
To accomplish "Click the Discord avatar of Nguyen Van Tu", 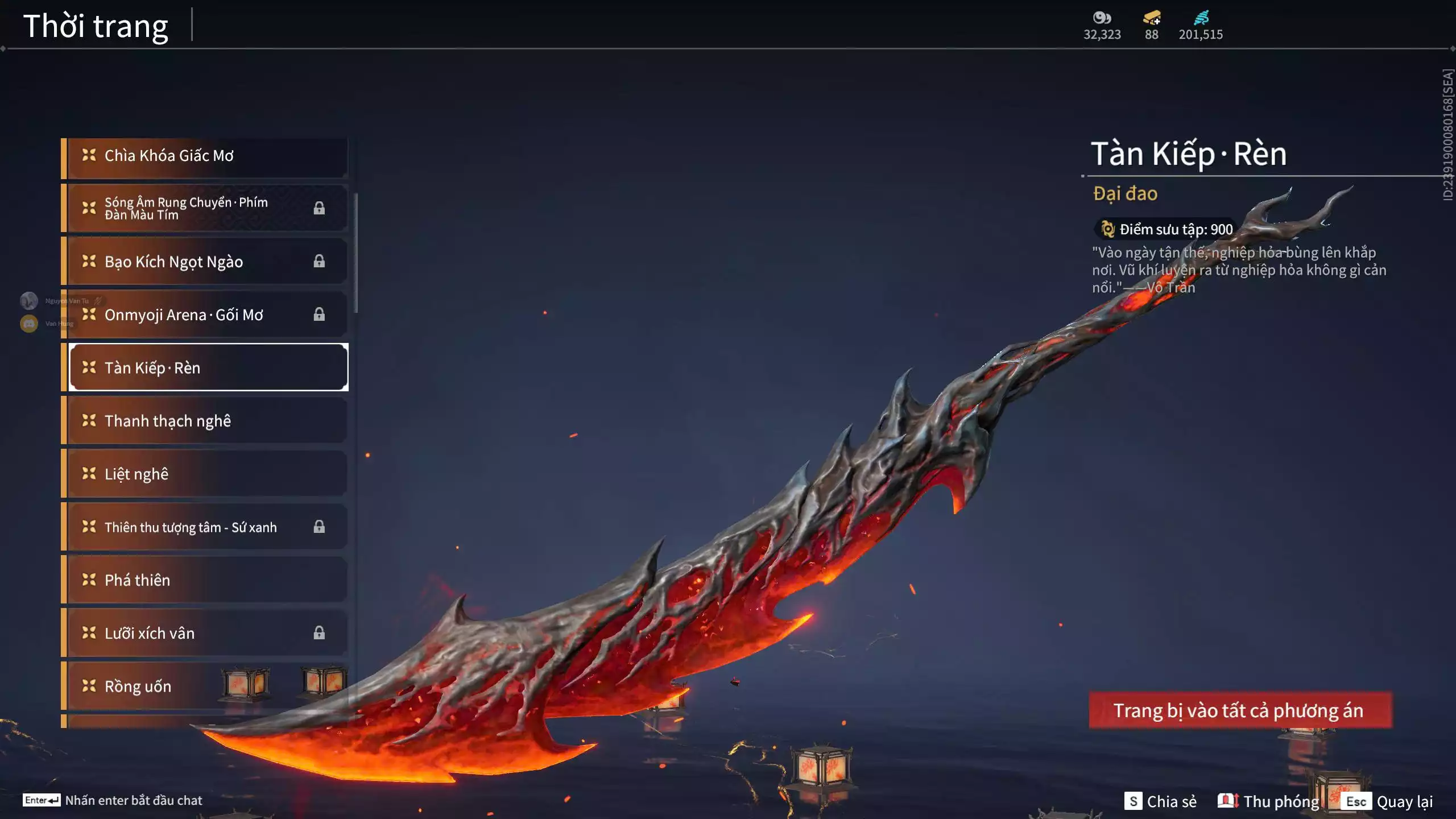I will [28, 300].
